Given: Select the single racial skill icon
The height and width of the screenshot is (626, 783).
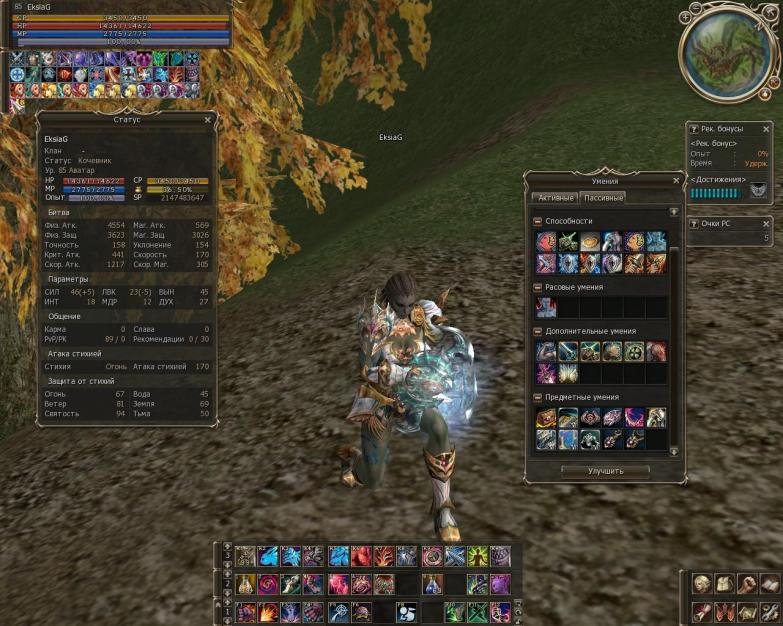Looking at the screenshot, I should click(545, 307).
